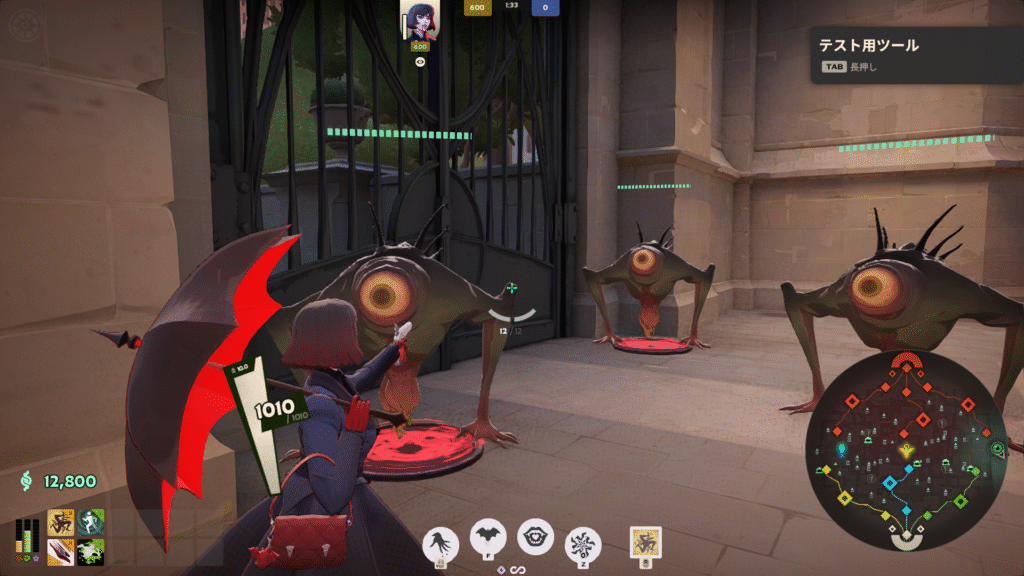Image resolution: width=1024 pixels, height=576 pixels.
Task: Select the hero portrait at the top
Action: point(420,19)
